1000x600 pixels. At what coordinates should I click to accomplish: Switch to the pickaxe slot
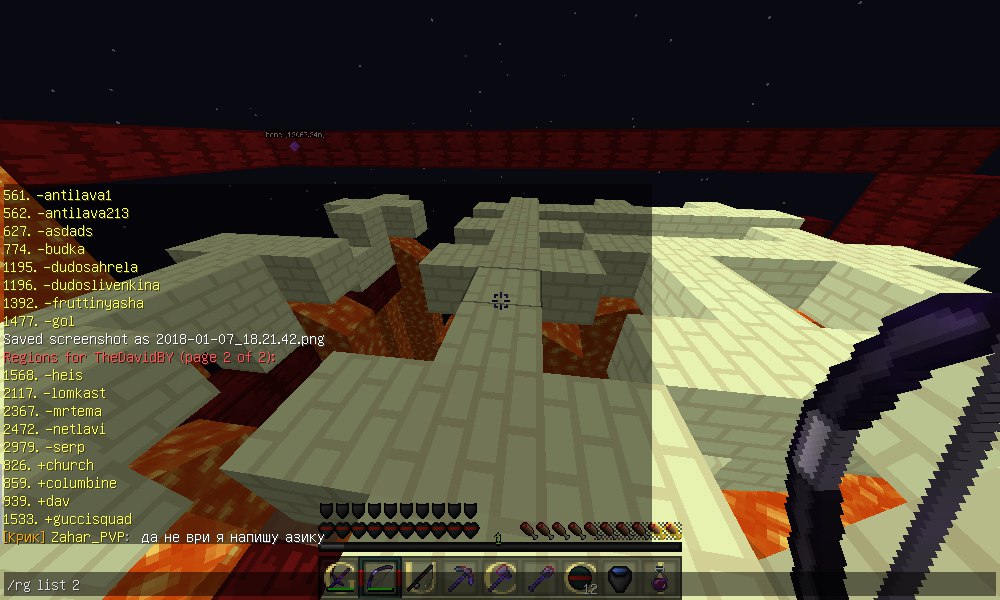(461, 578)
